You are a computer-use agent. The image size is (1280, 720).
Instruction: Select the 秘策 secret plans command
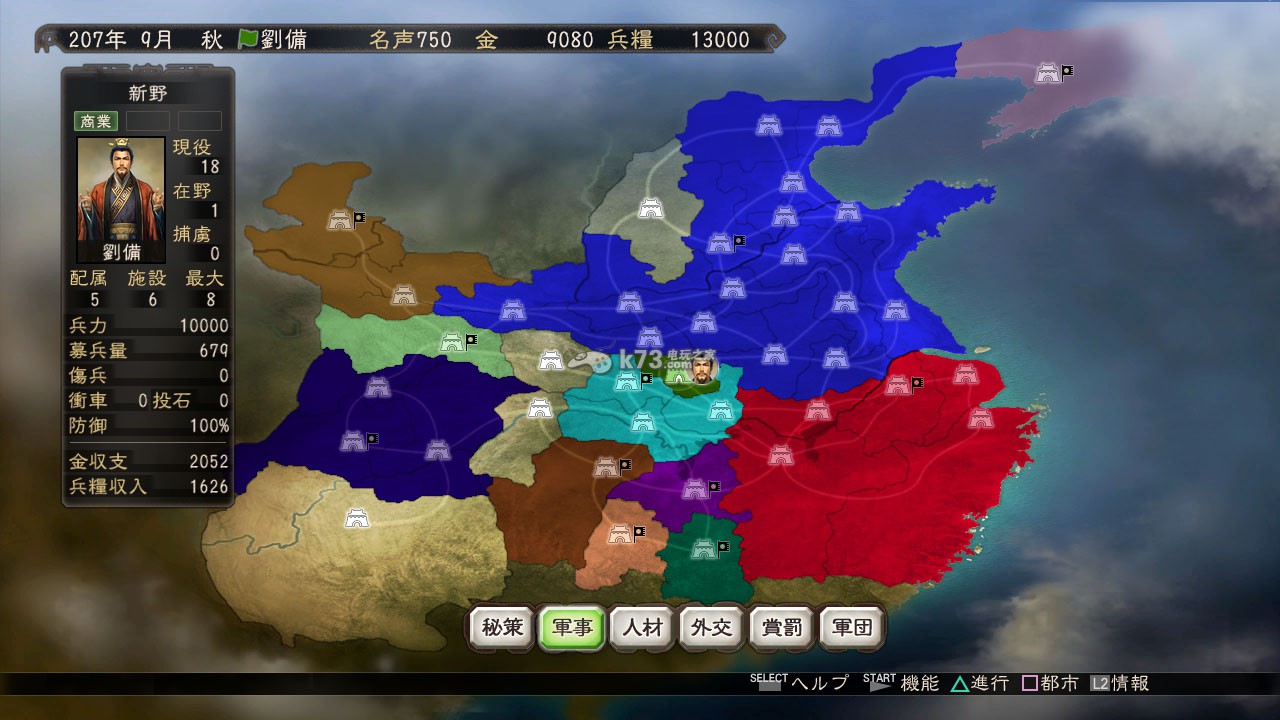[x=501, y=627]
